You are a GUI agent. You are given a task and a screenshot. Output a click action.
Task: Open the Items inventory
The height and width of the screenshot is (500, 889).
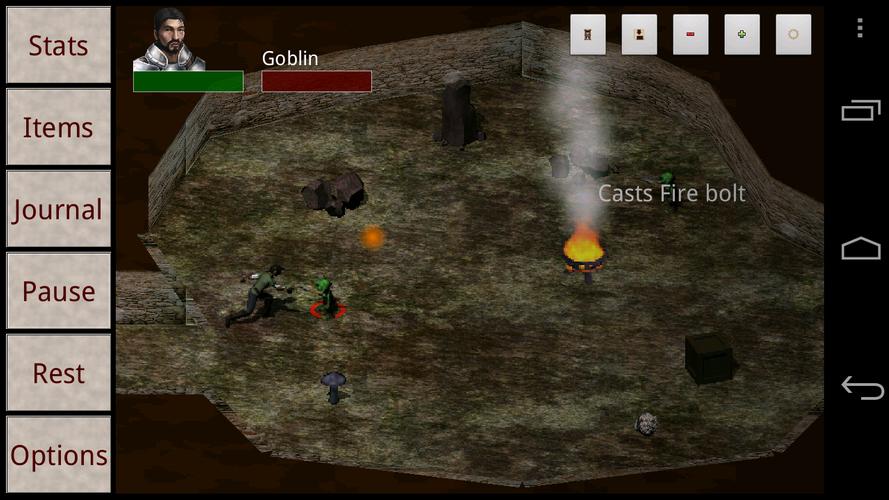pos(58,128)
